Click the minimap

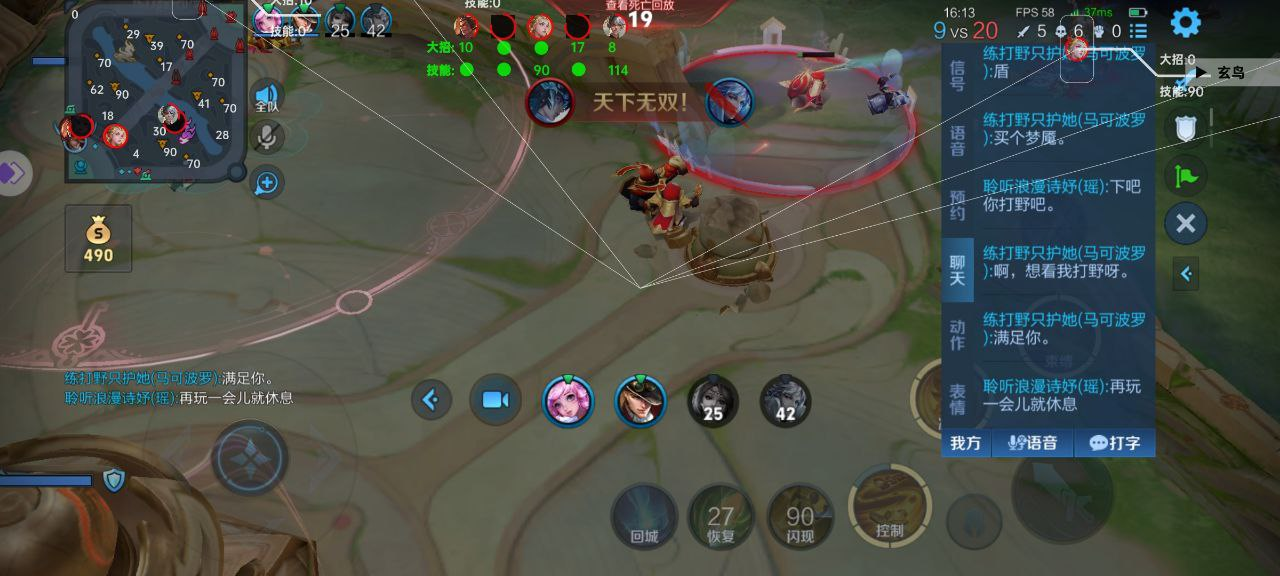point(155,92)
